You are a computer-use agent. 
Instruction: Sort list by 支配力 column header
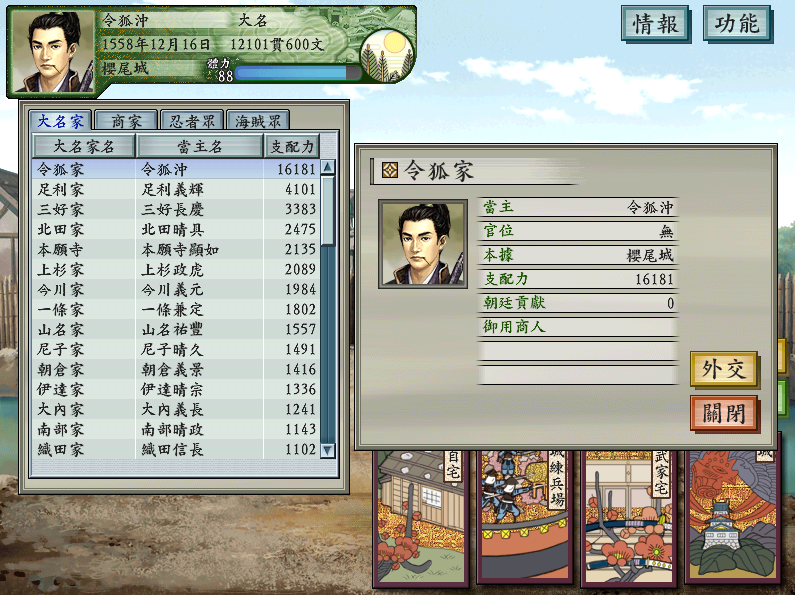tap(292, 146)
